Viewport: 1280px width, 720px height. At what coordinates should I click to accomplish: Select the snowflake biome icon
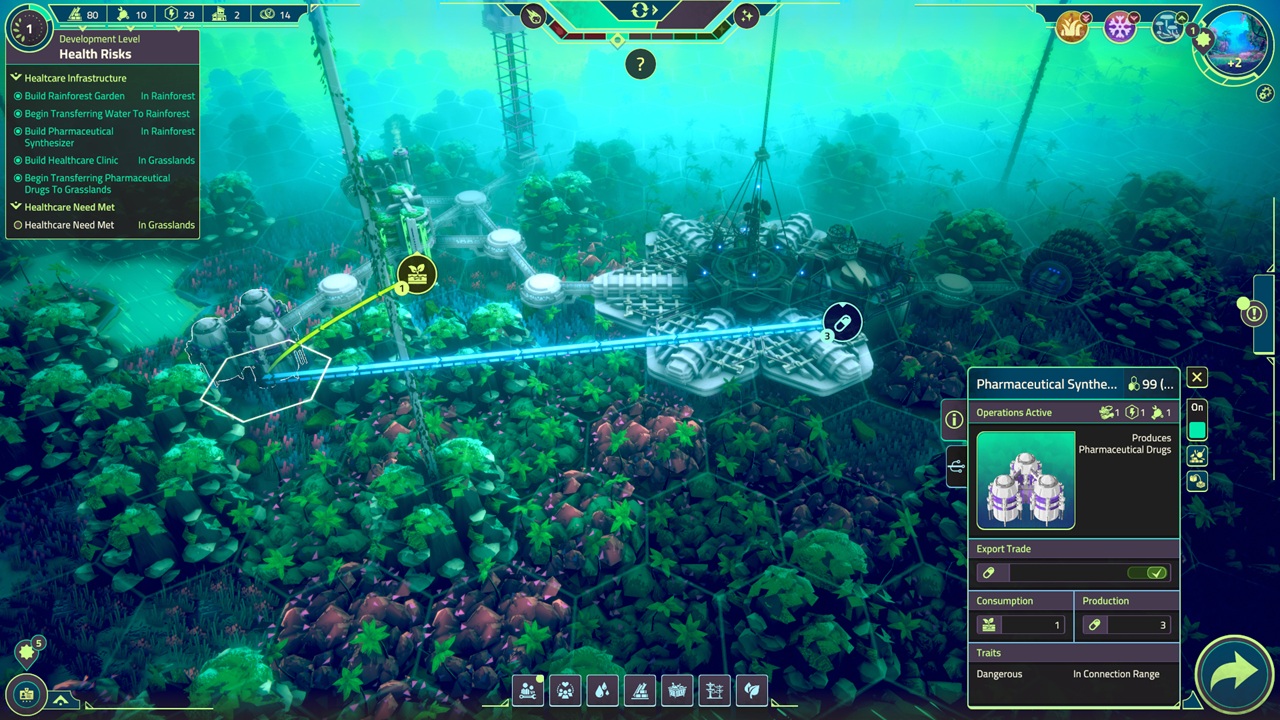[x=1119, y=27]
